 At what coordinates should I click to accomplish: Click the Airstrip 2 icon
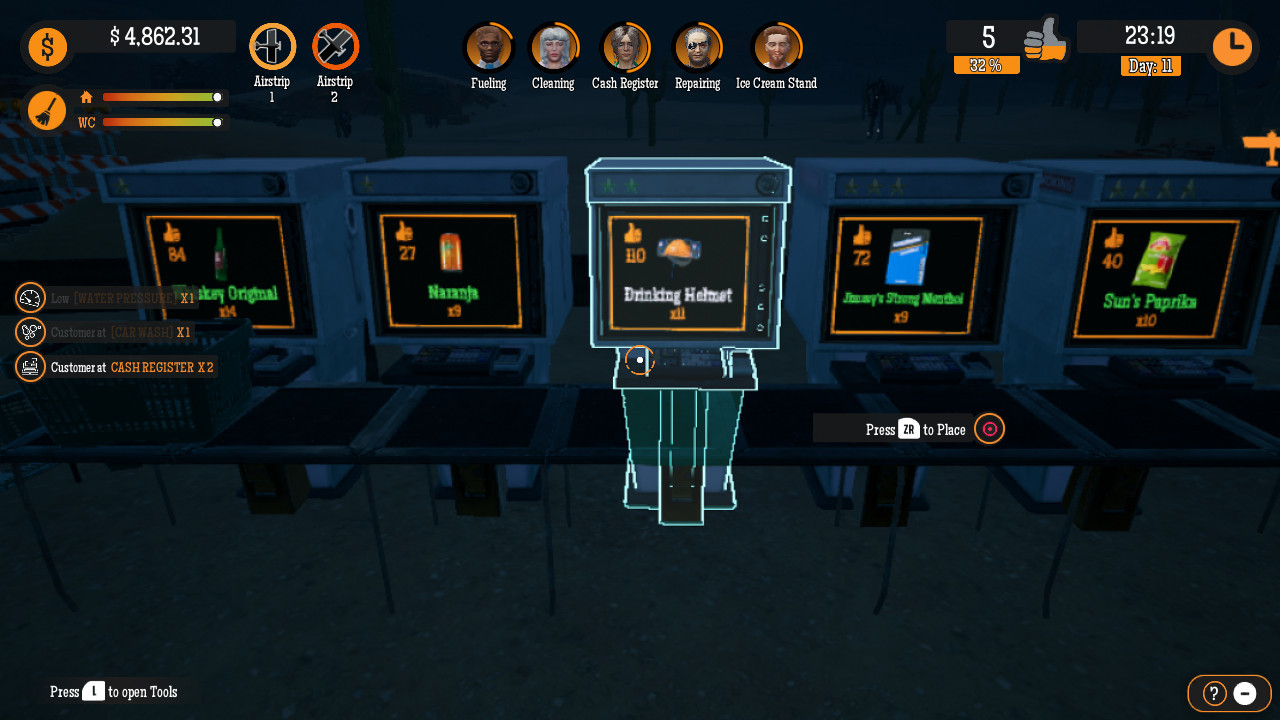pos(335,44)
